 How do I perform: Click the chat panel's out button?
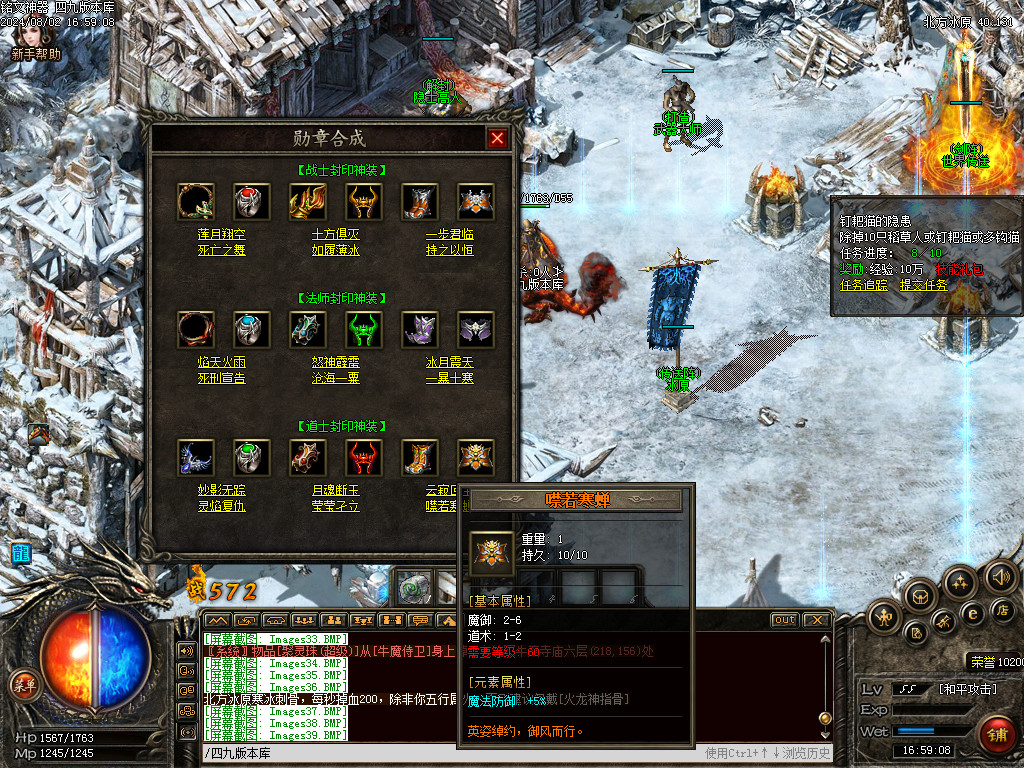coord(785,620)
